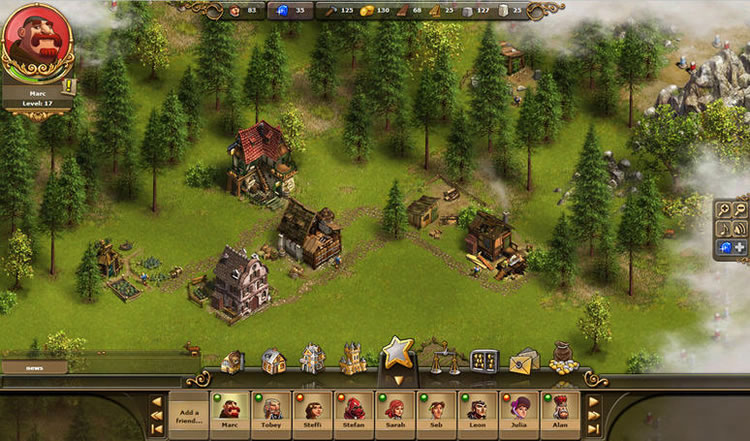This screenshot has height=441, width=750.
Task: Open the trade scales menu
Action: coord(437,358)
